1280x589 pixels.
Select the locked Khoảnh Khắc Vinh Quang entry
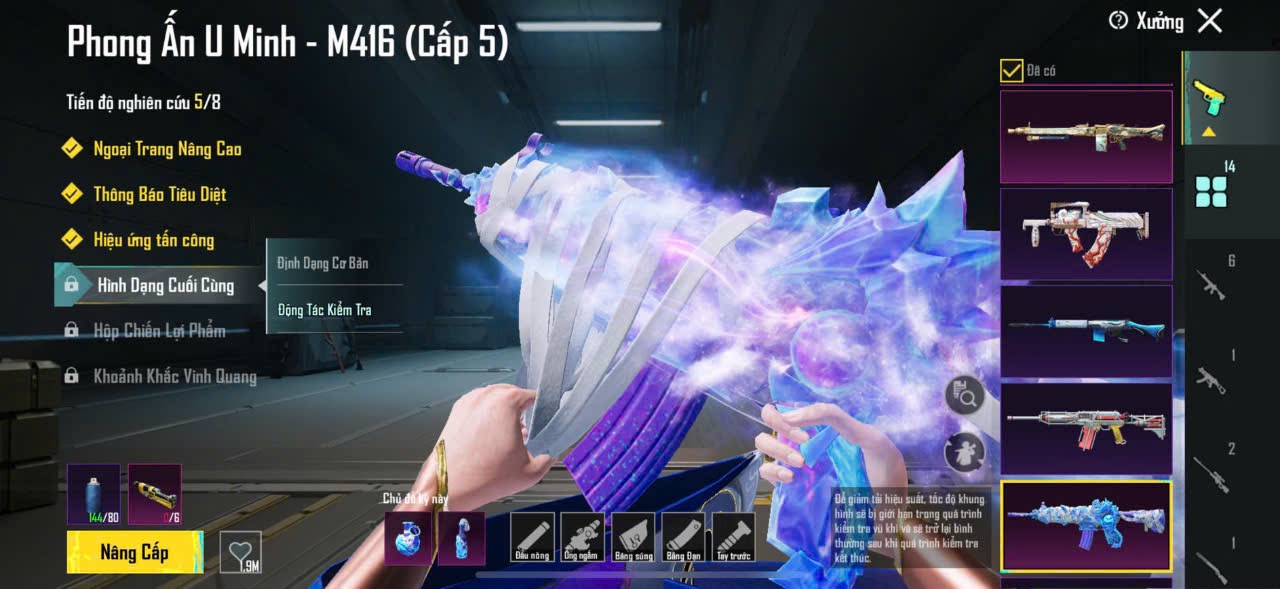click(x=174, y=377)
